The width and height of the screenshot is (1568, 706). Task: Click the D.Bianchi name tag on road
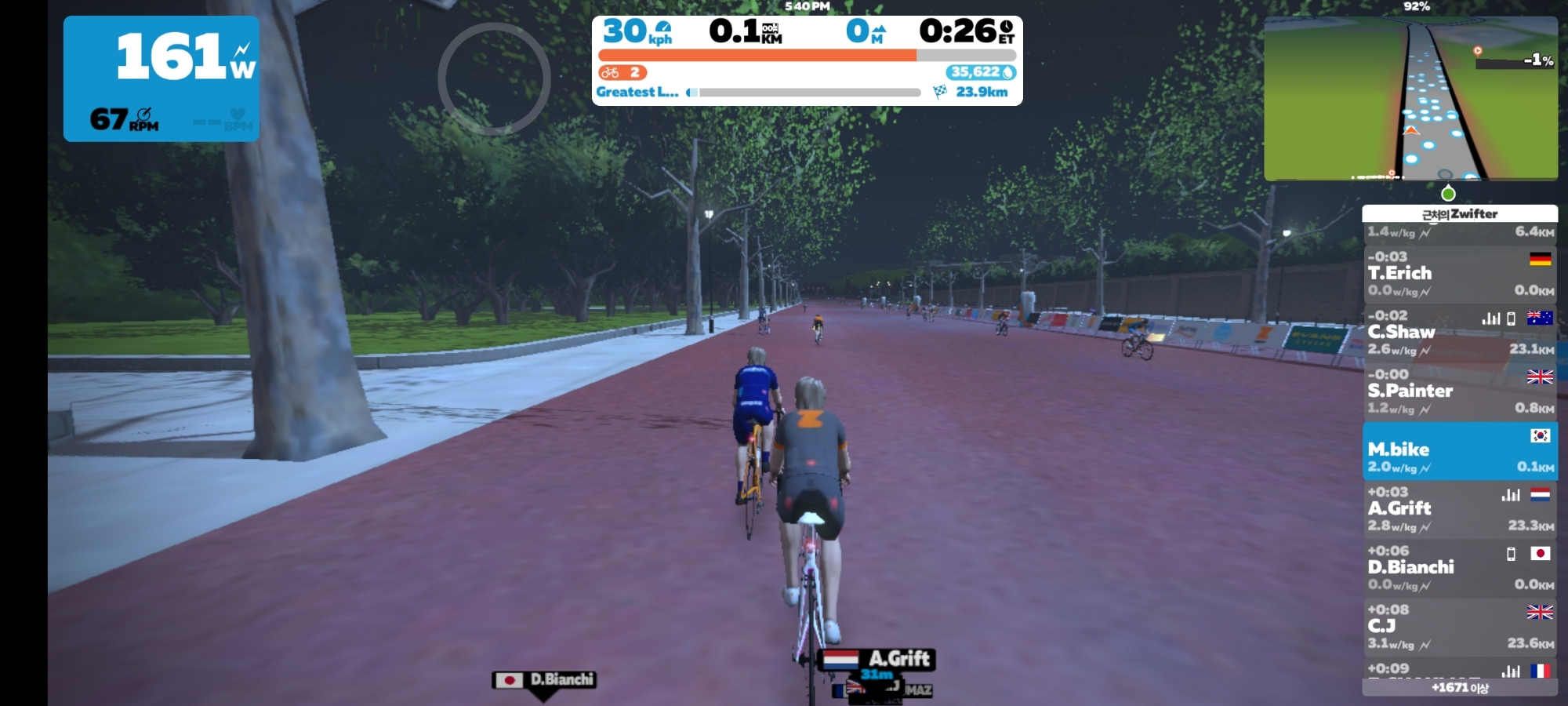point(544,680)
